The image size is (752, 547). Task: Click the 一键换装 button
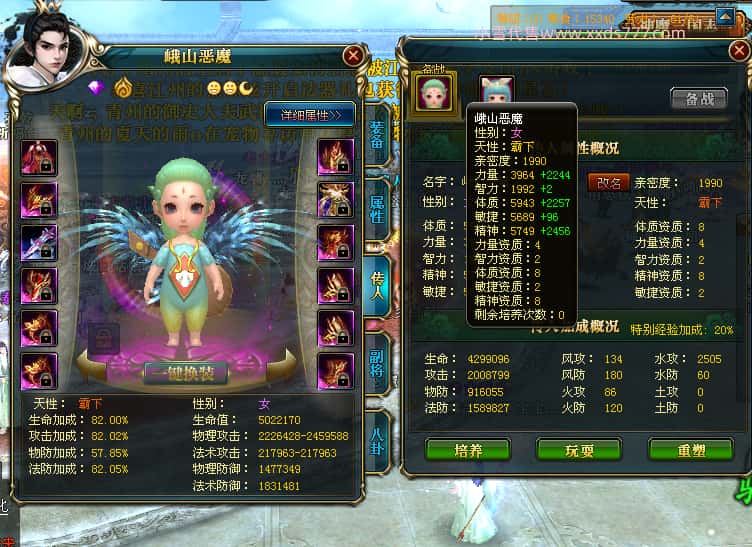[185, 373]
